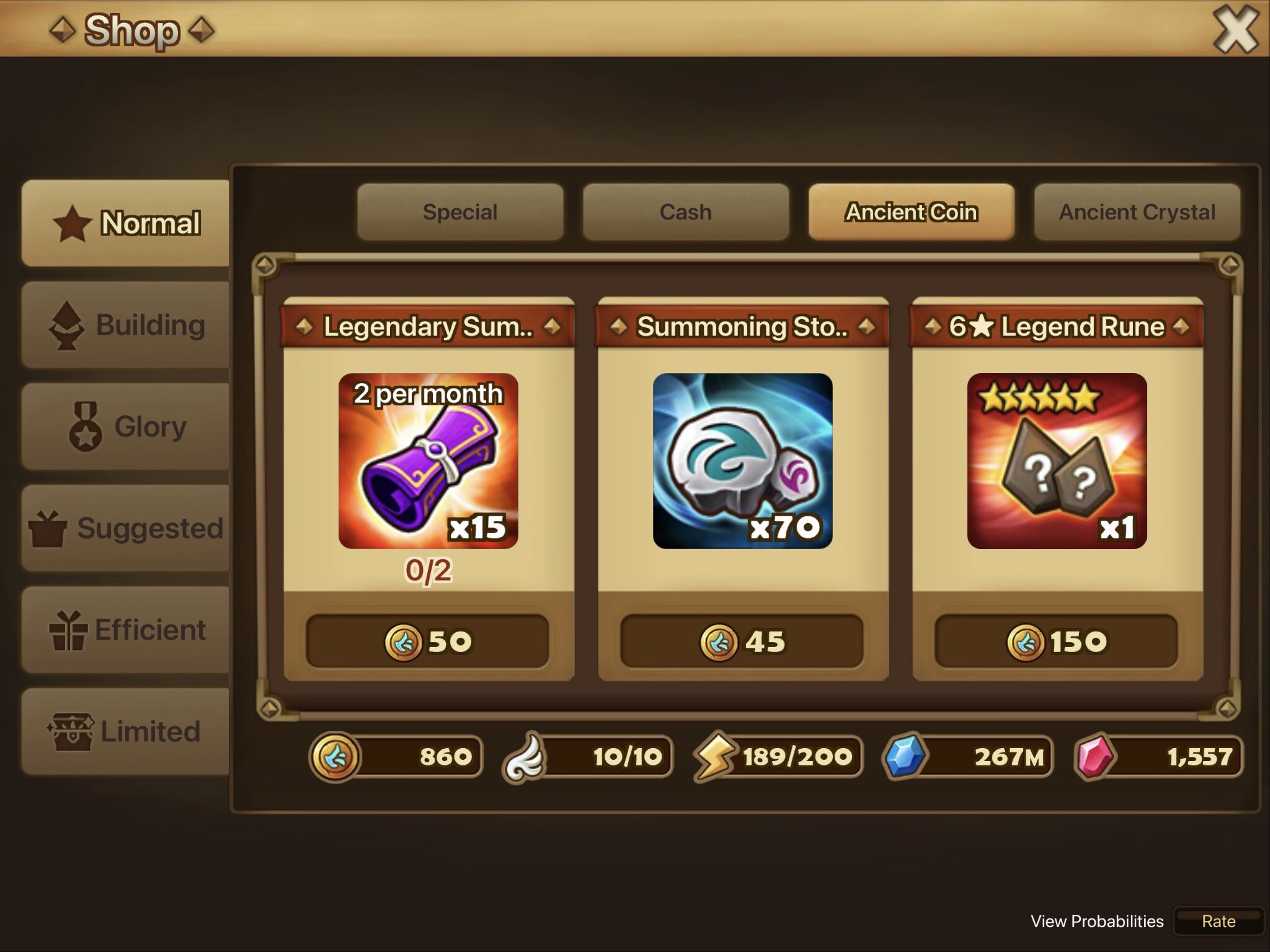Open the Efficient shop category
Image resolution: width=1270 pixels, height=952 pixels.
pos(126,630)
